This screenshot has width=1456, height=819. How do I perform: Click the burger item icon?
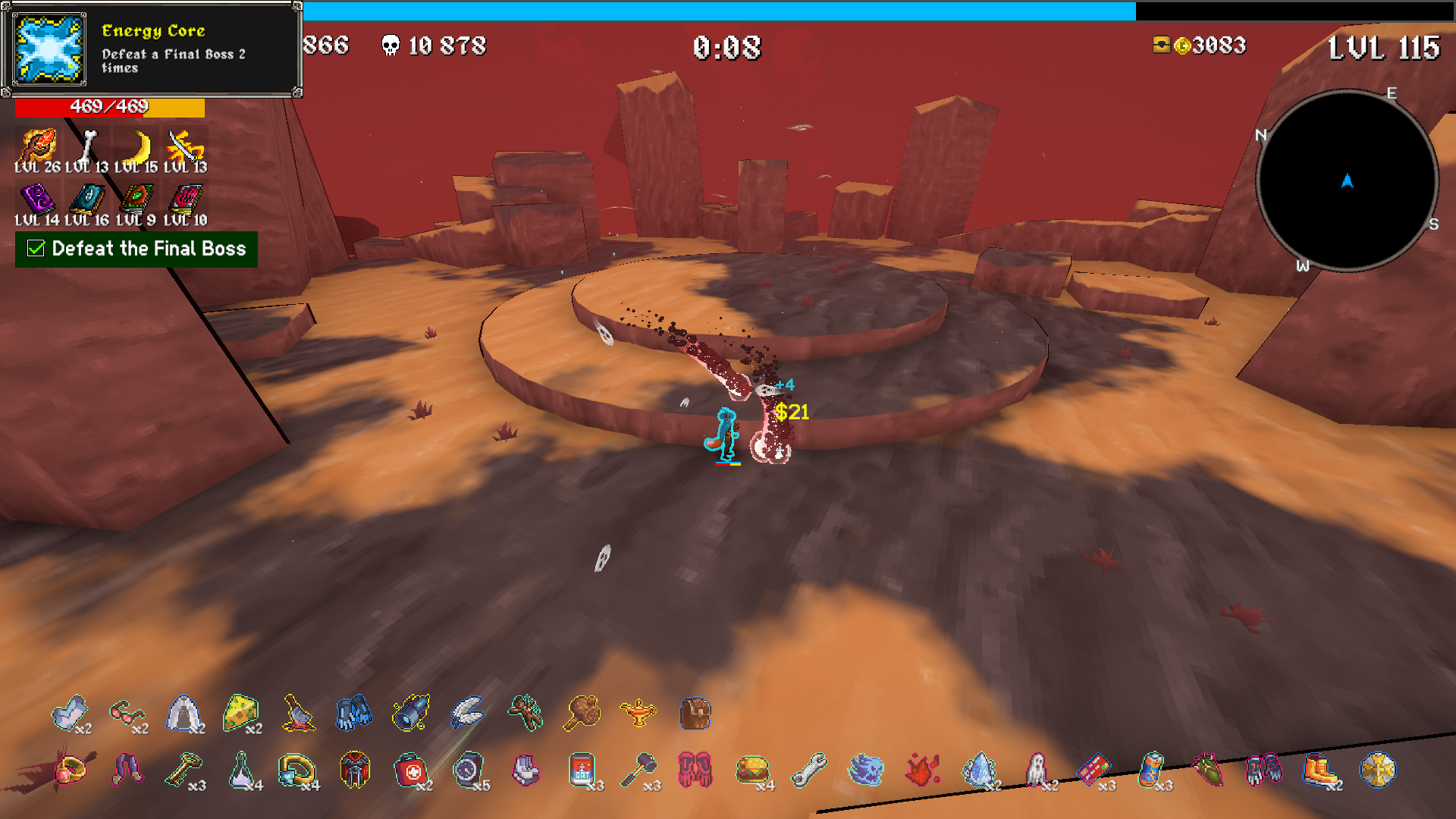tap(752, 770)
